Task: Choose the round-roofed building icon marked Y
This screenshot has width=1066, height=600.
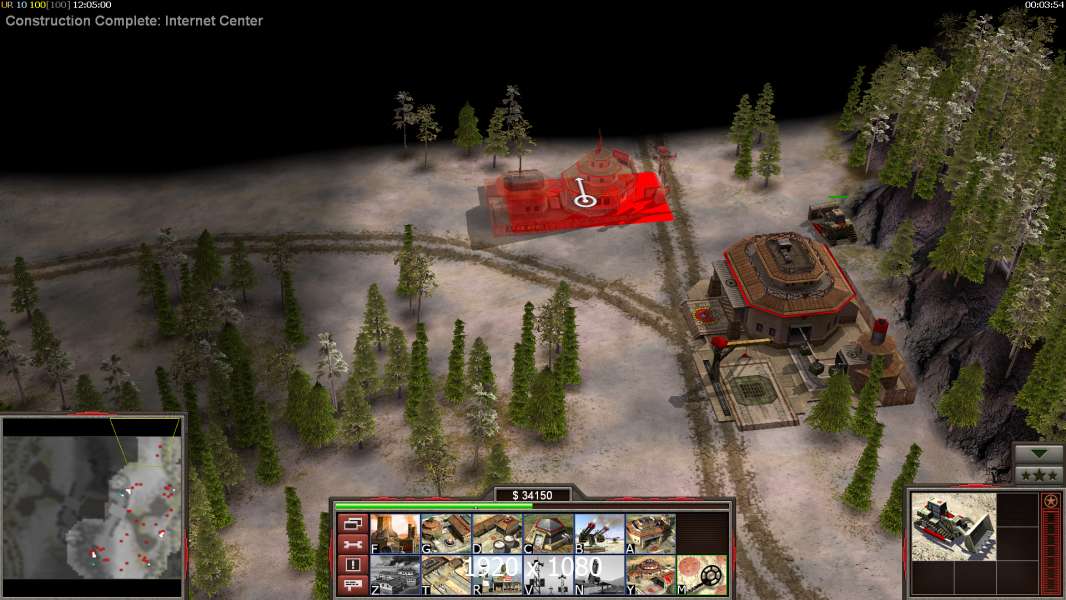Action: coord(650,575)
